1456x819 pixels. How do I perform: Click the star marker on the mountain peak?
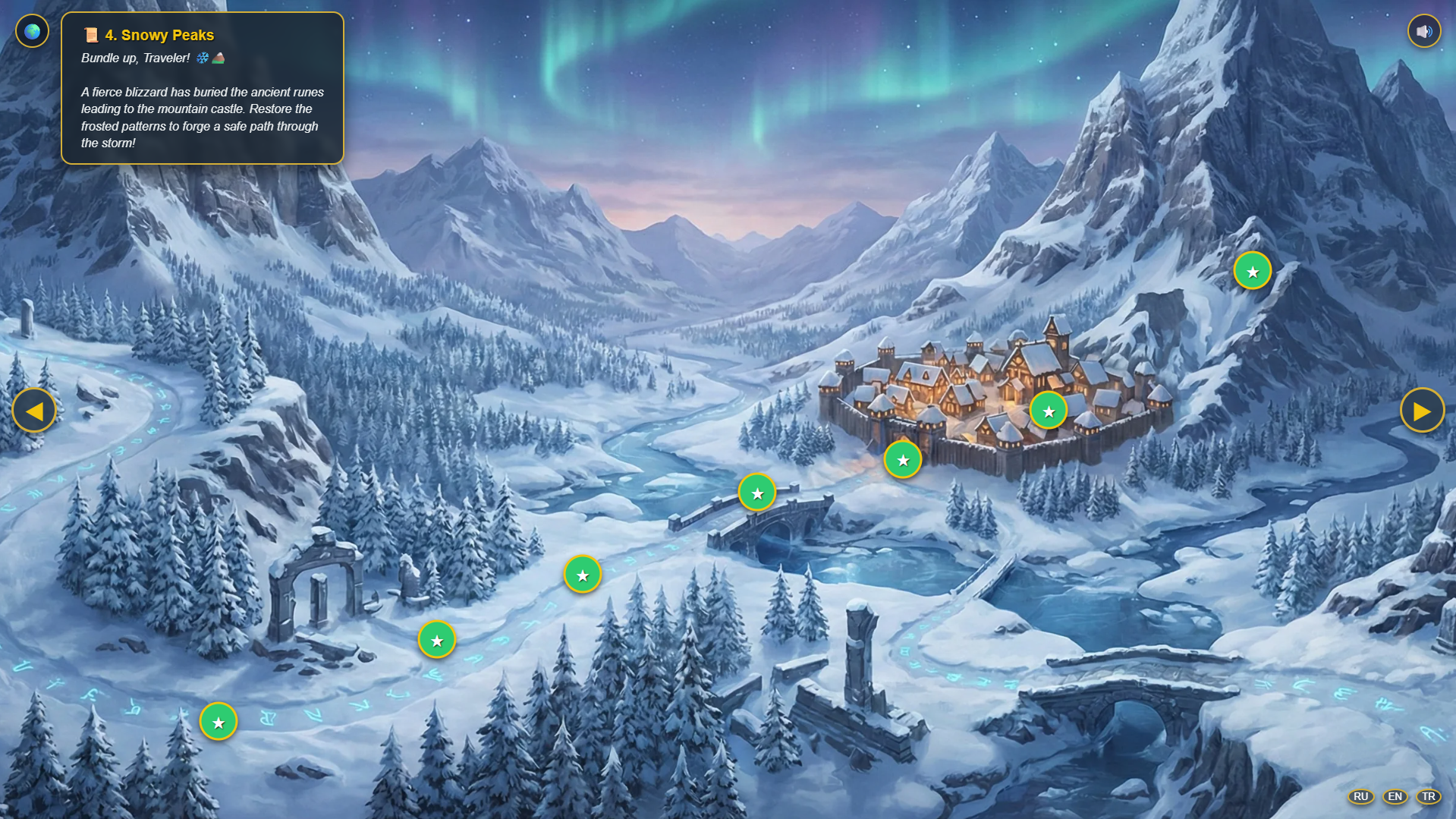click(x=1252, y=269)
